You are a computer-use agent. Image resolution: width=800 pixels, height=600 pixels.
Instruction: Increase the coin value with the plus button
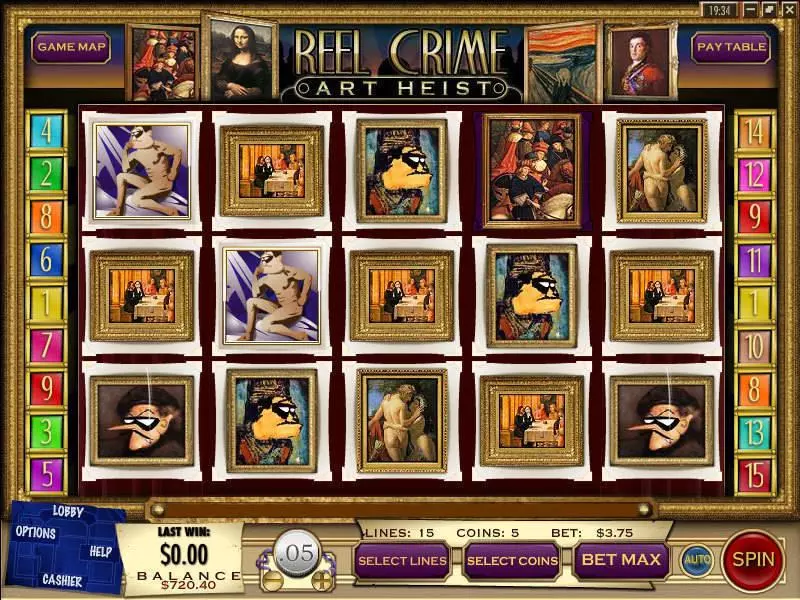pyautogui.click(x=322, y=579)
